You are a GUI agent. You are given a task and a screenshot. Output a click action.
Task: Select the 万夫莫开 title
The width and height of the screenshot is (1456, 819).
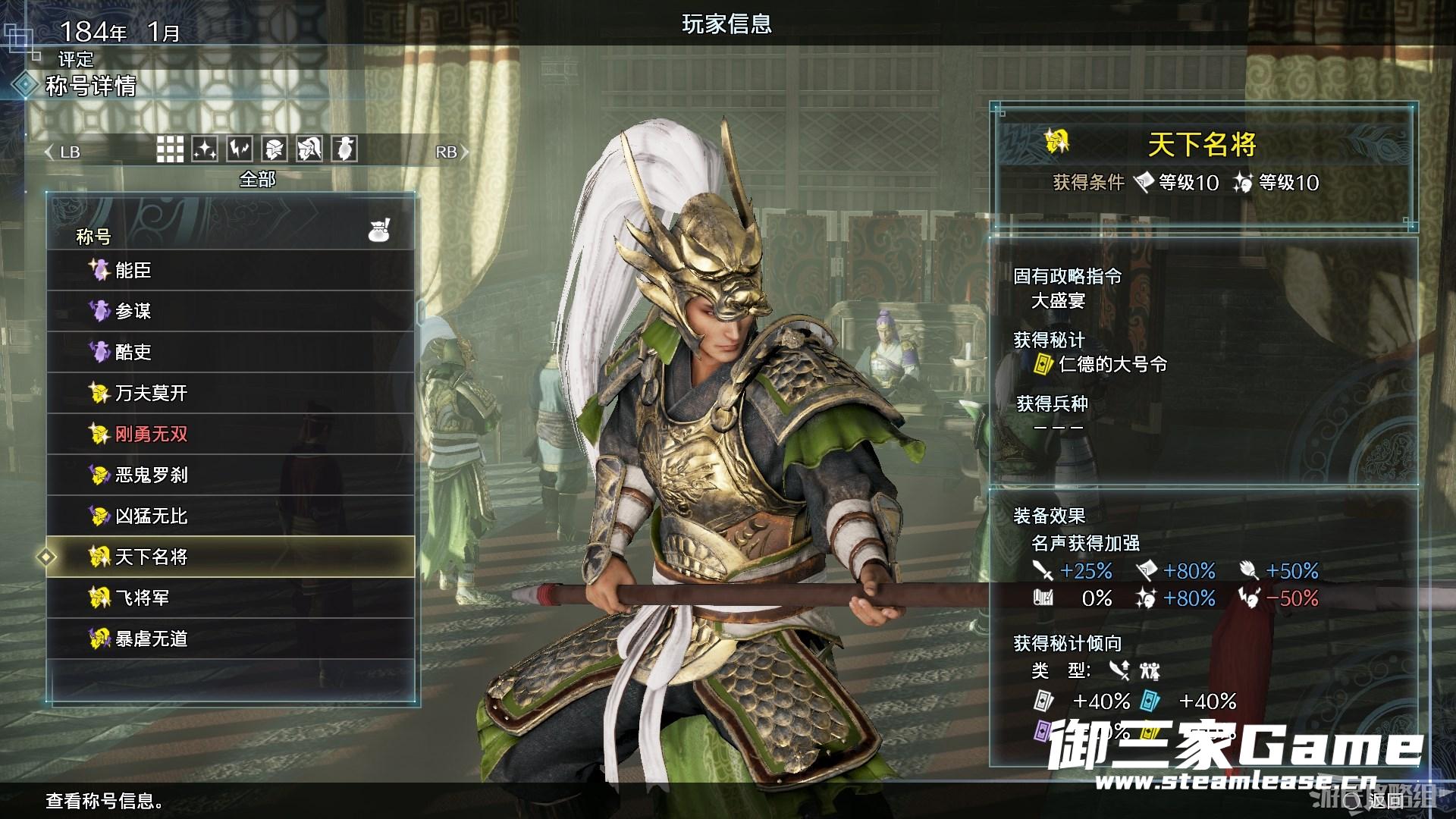point(231,393)
